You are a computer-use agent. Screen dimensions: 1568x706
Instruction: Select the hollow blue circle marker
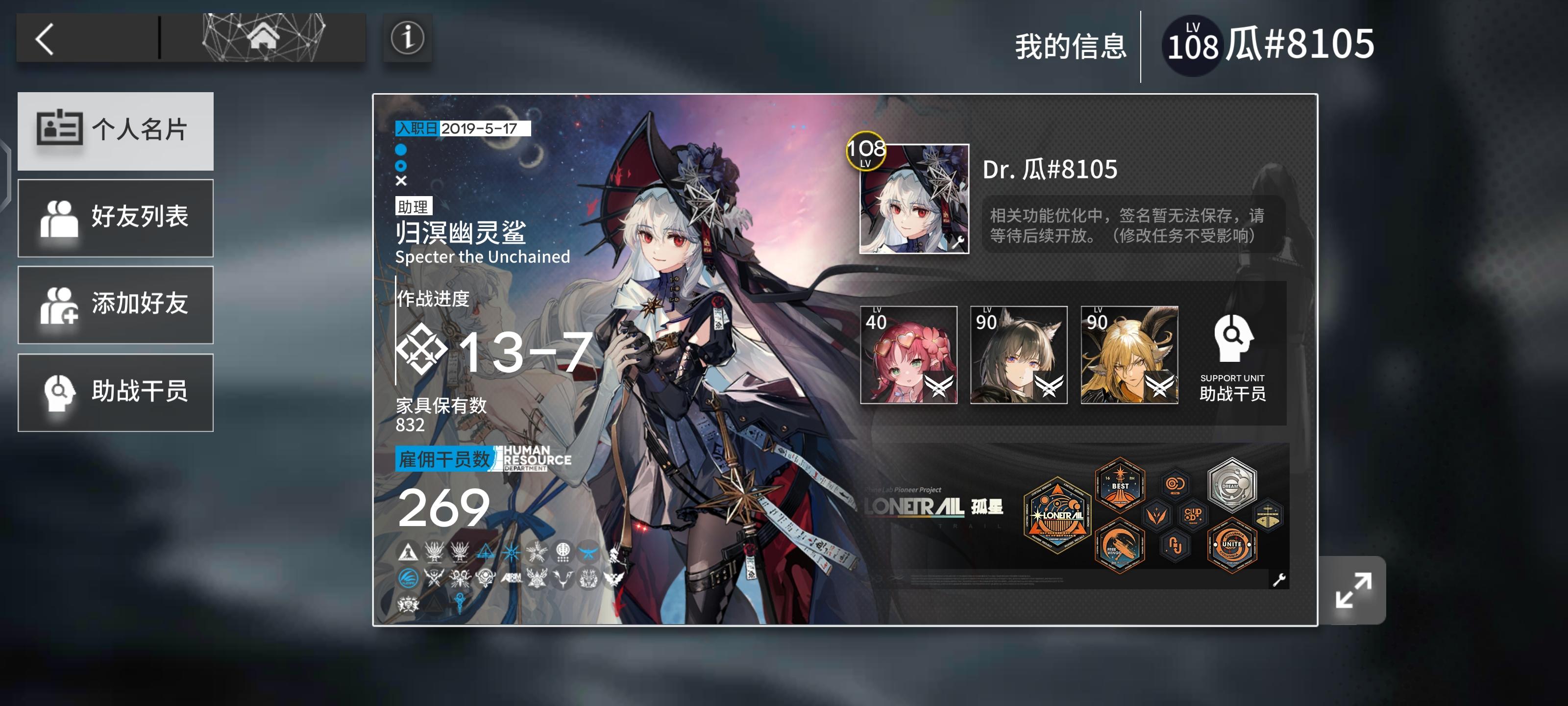coord(402,165)
